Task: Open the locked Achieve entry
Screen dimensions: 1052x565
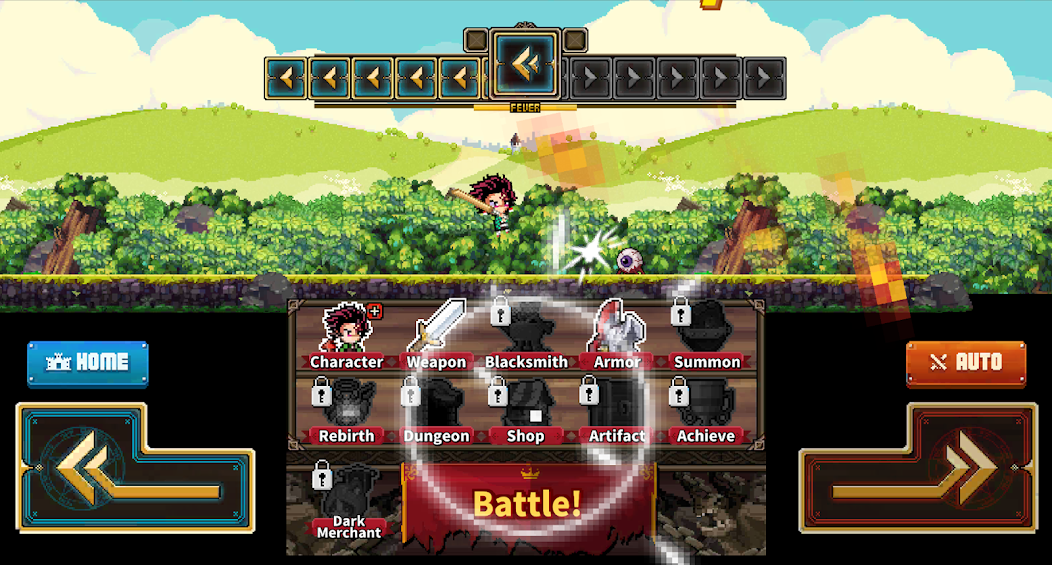Action: click(x=707, y=412)
